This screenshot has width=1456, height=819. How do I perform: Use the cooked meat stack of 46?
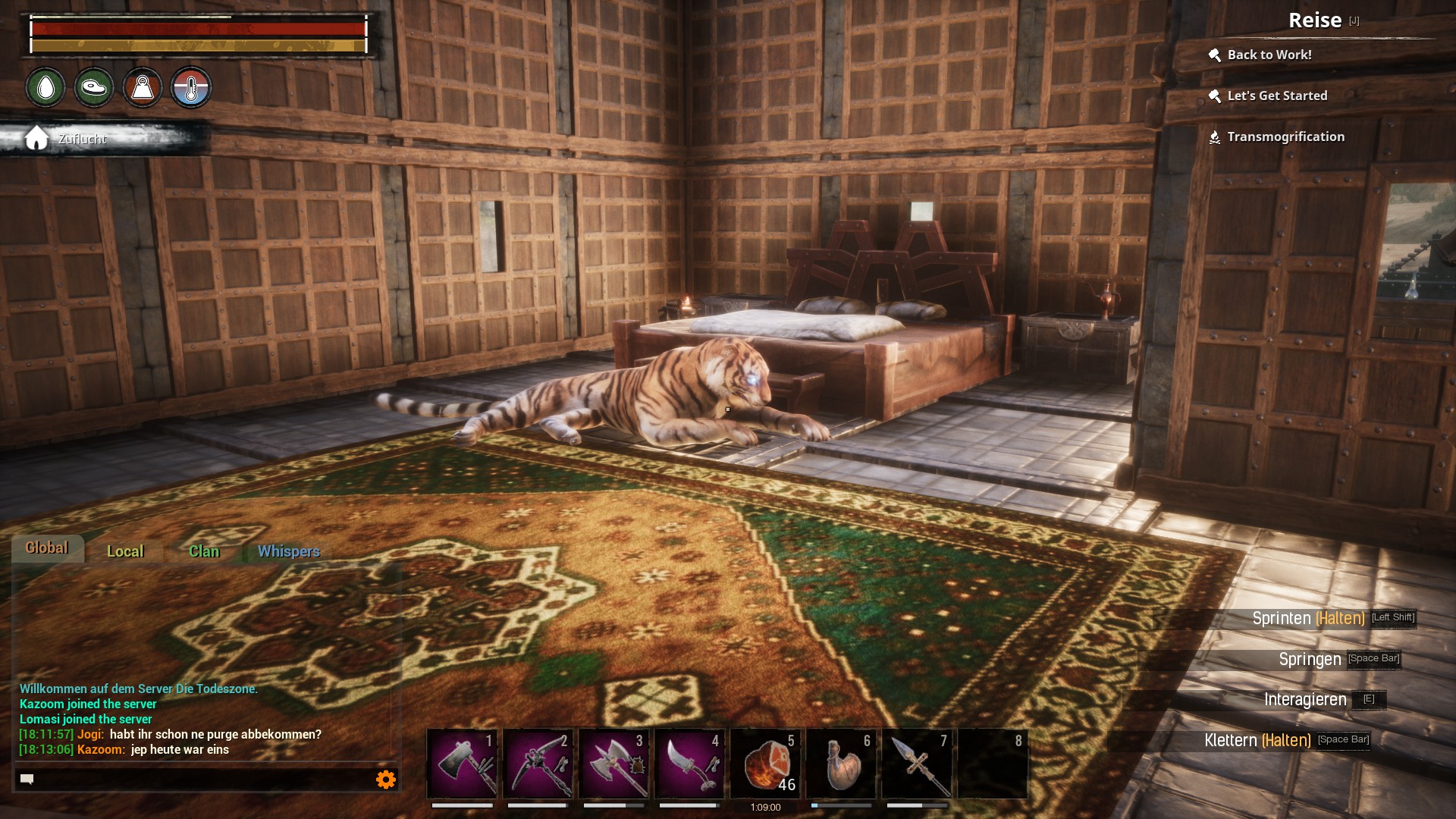click(x=765, y=764)
